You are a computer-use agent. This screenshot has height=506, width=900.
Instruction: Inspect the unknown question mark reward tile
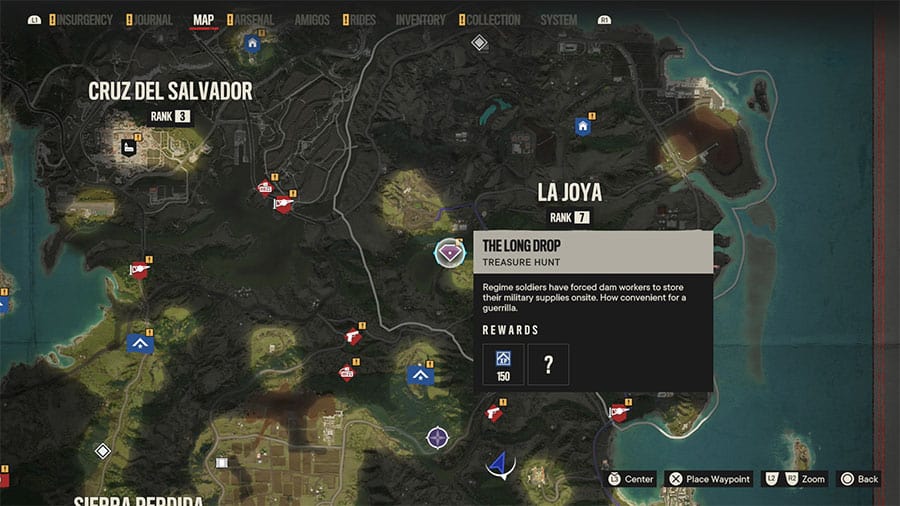point(548,364)
